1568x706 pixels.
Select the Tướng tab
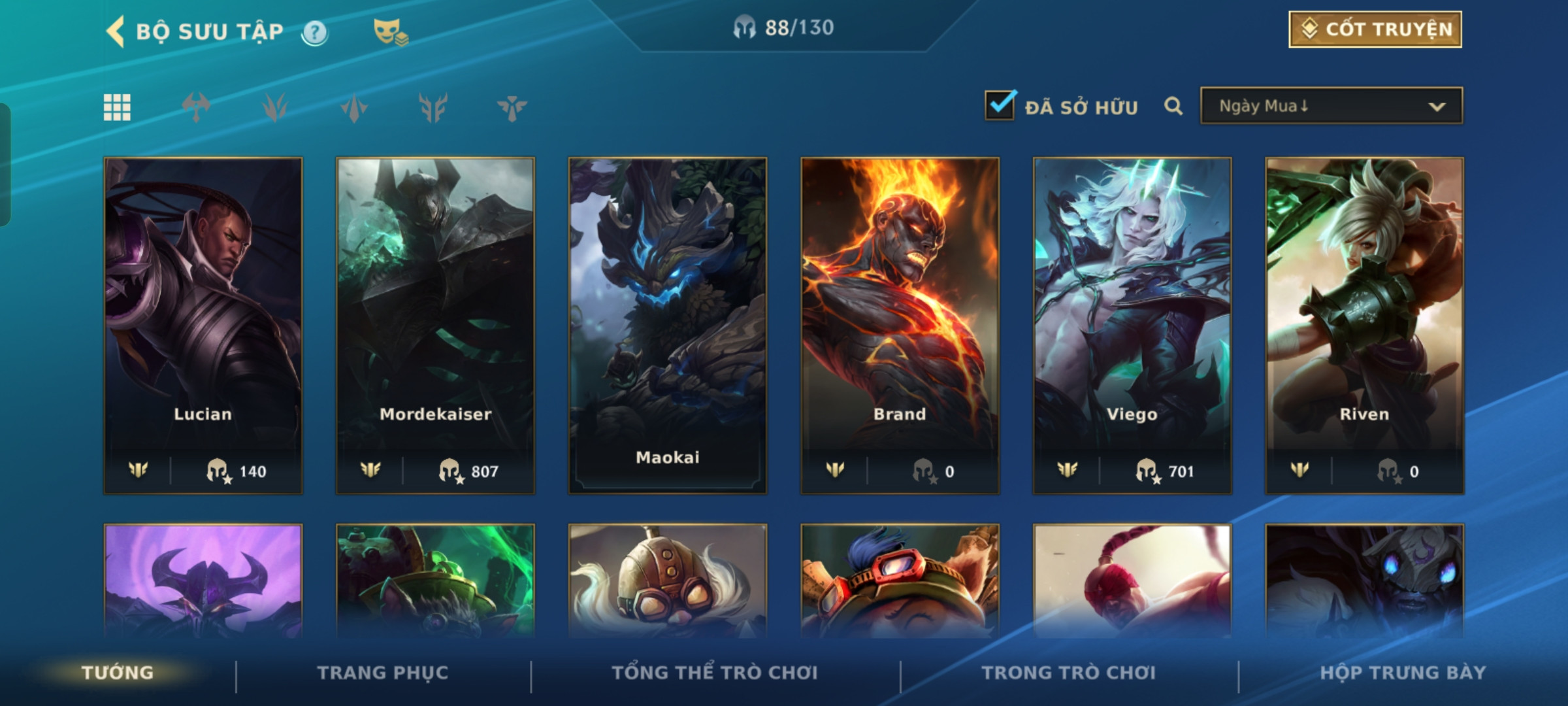pos(118,673)
